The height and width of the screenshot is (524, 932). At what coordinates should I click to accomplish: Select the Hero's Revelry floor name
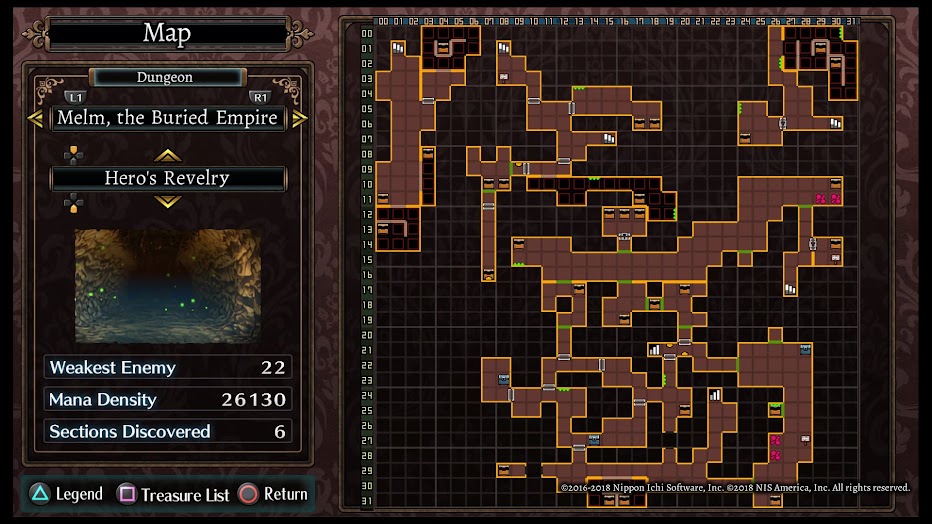pyautogui.click(x=167, y=179)
